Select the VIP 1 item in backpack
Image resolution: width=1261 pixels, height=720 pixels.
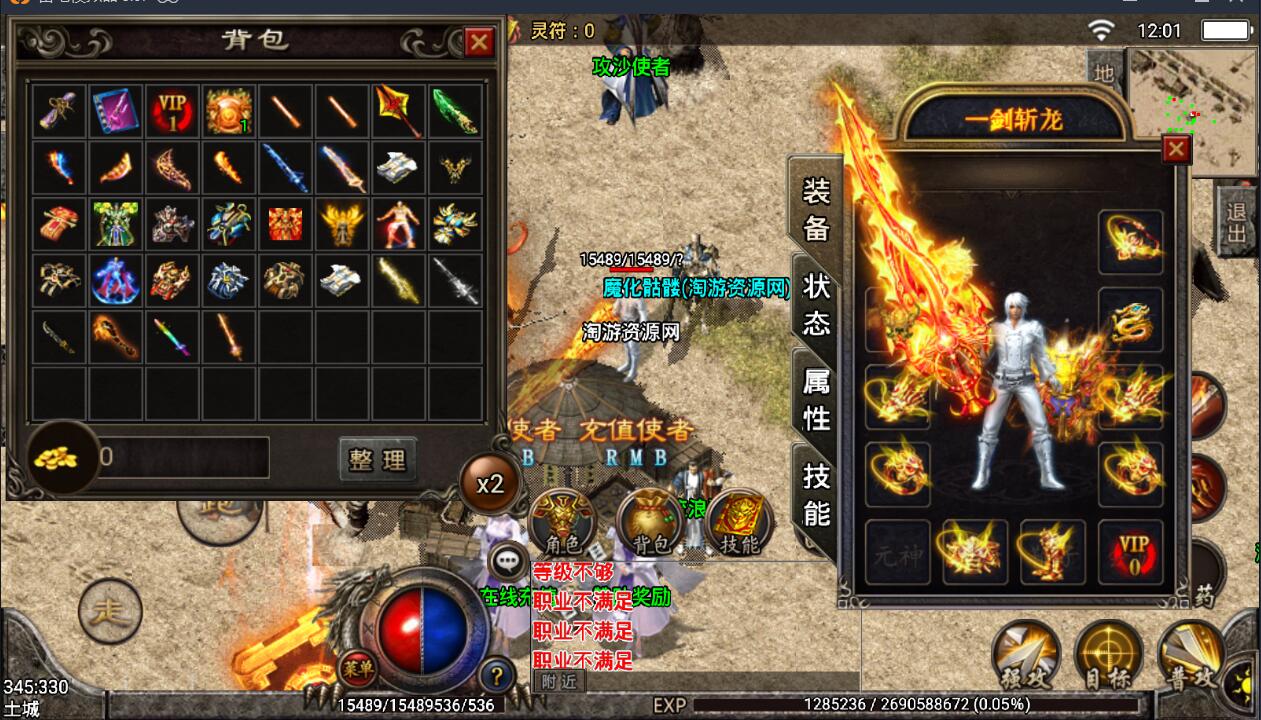click(172, 110)
